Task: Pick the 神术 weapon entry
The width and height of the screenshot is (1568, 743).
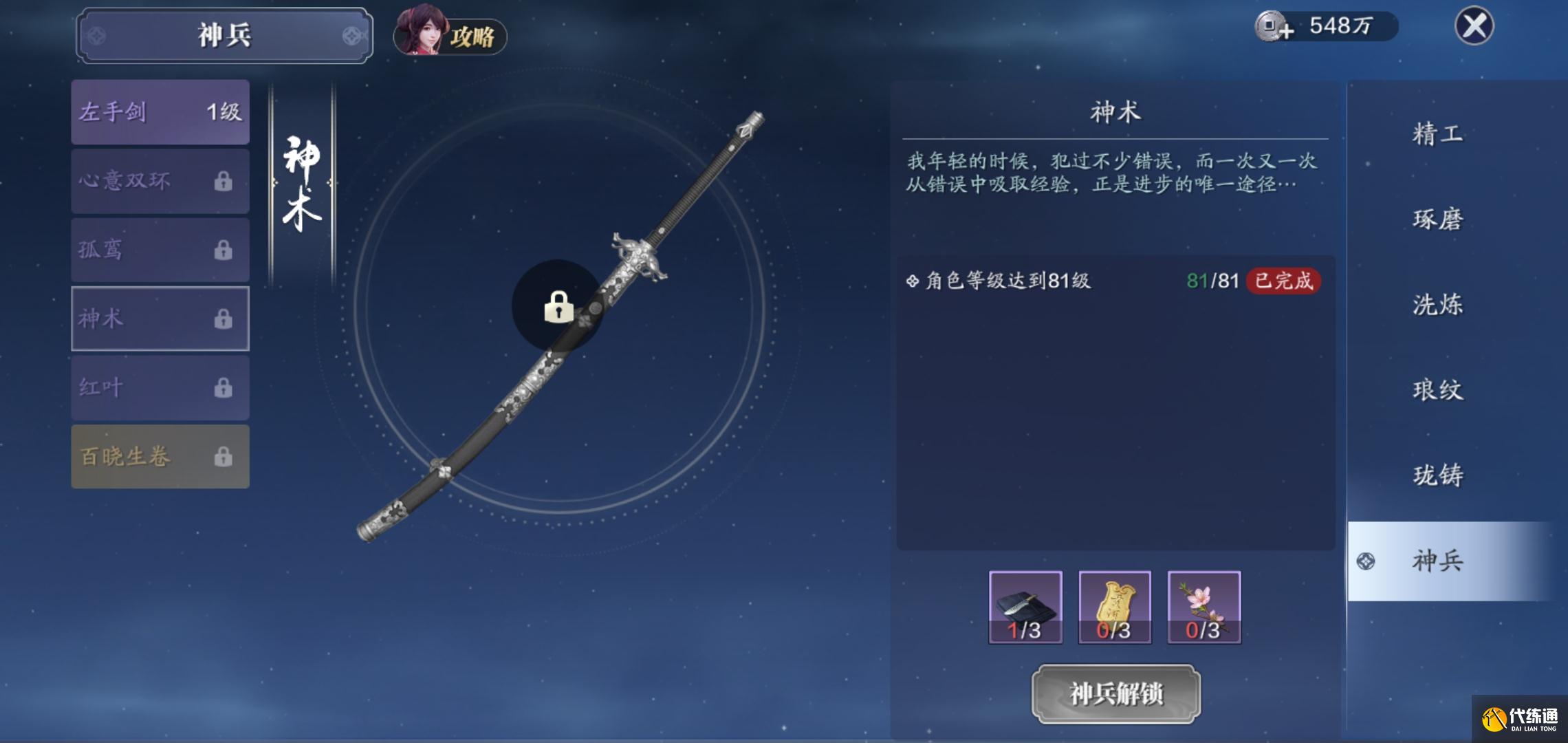Action: (x=160, y=319)
